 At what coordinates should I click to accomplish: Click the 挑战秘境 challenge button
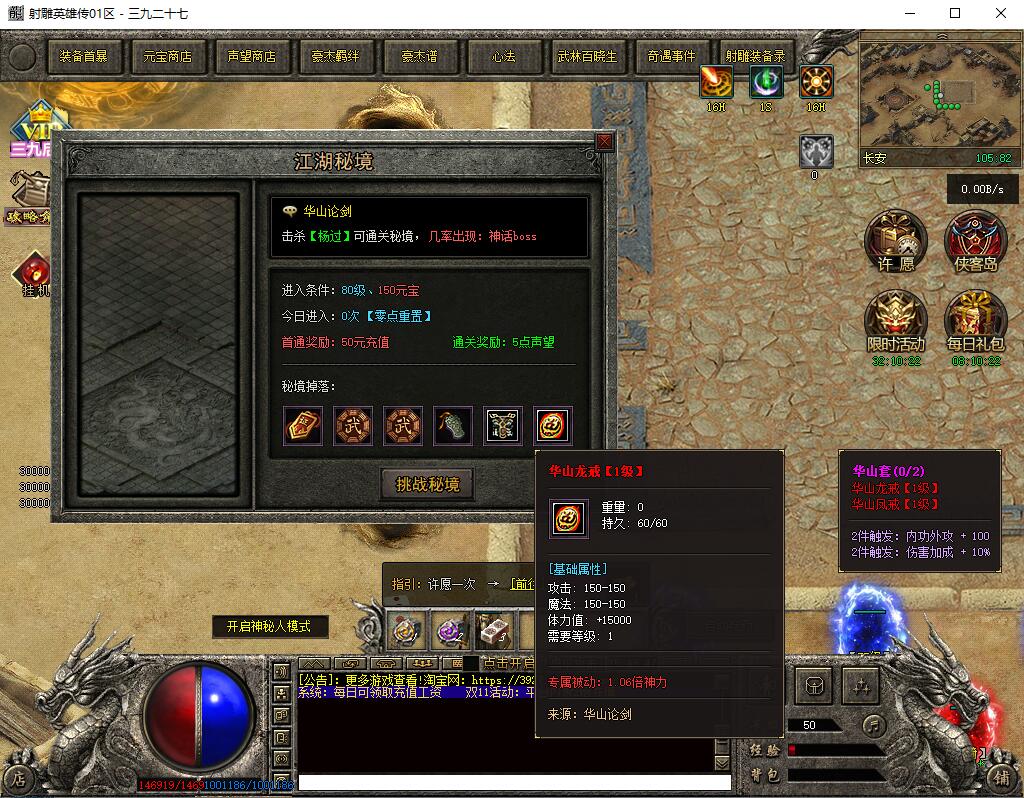(428, 485)
